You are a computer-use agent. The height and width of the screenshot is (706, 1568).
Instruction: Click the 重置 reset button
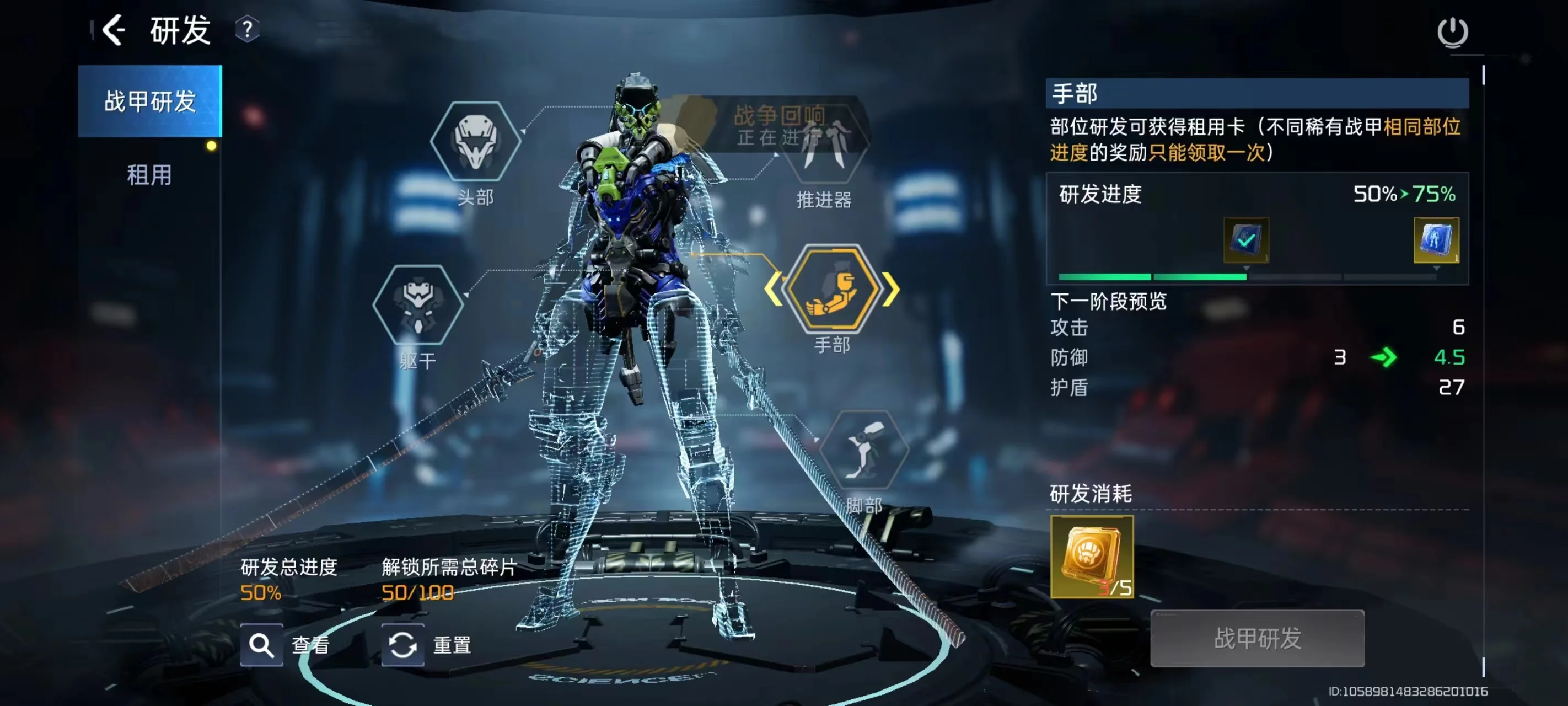pos(403,644)
